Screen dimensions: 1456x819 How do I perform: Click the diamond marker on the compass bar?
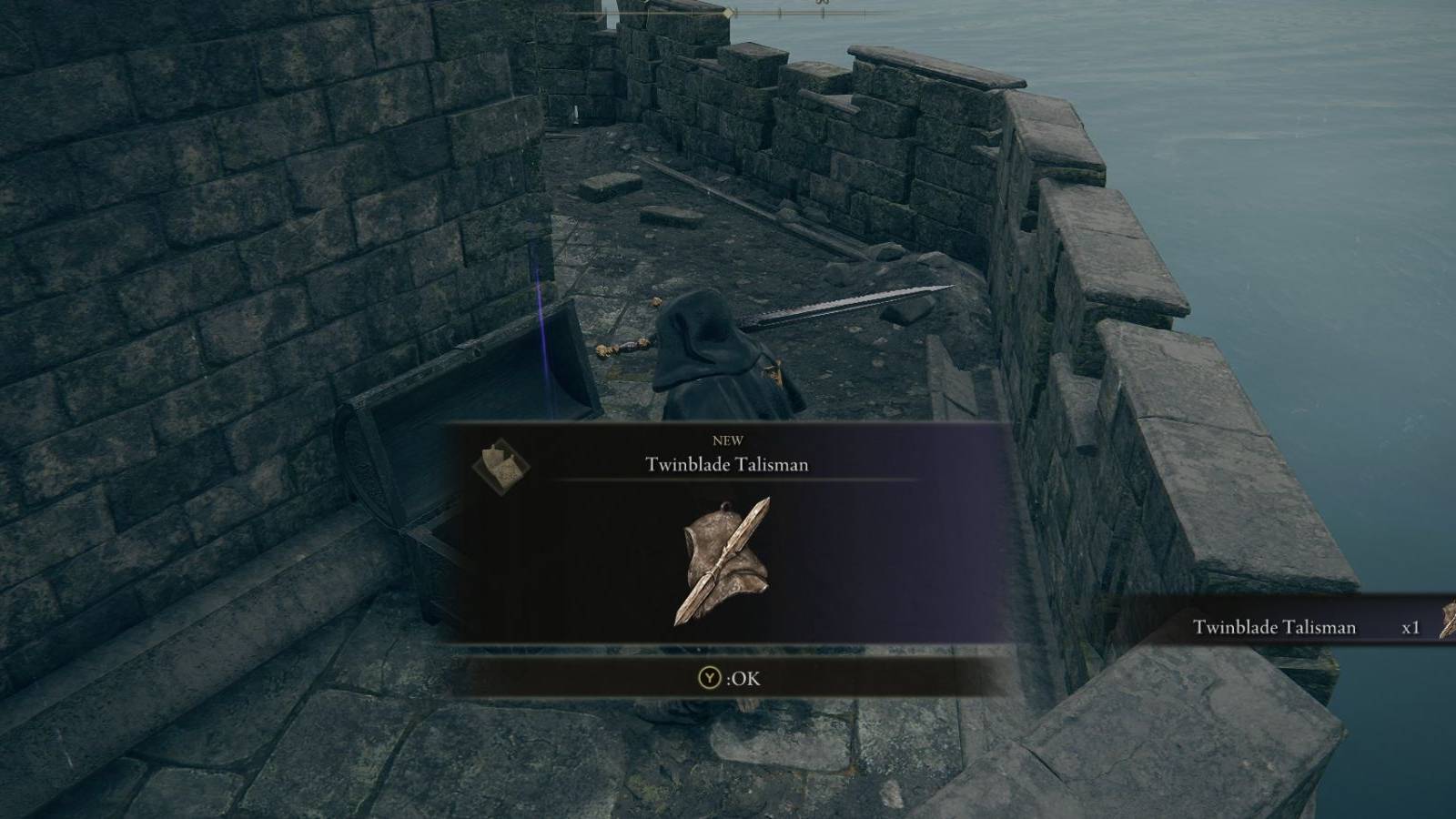(x=729, y=13)
